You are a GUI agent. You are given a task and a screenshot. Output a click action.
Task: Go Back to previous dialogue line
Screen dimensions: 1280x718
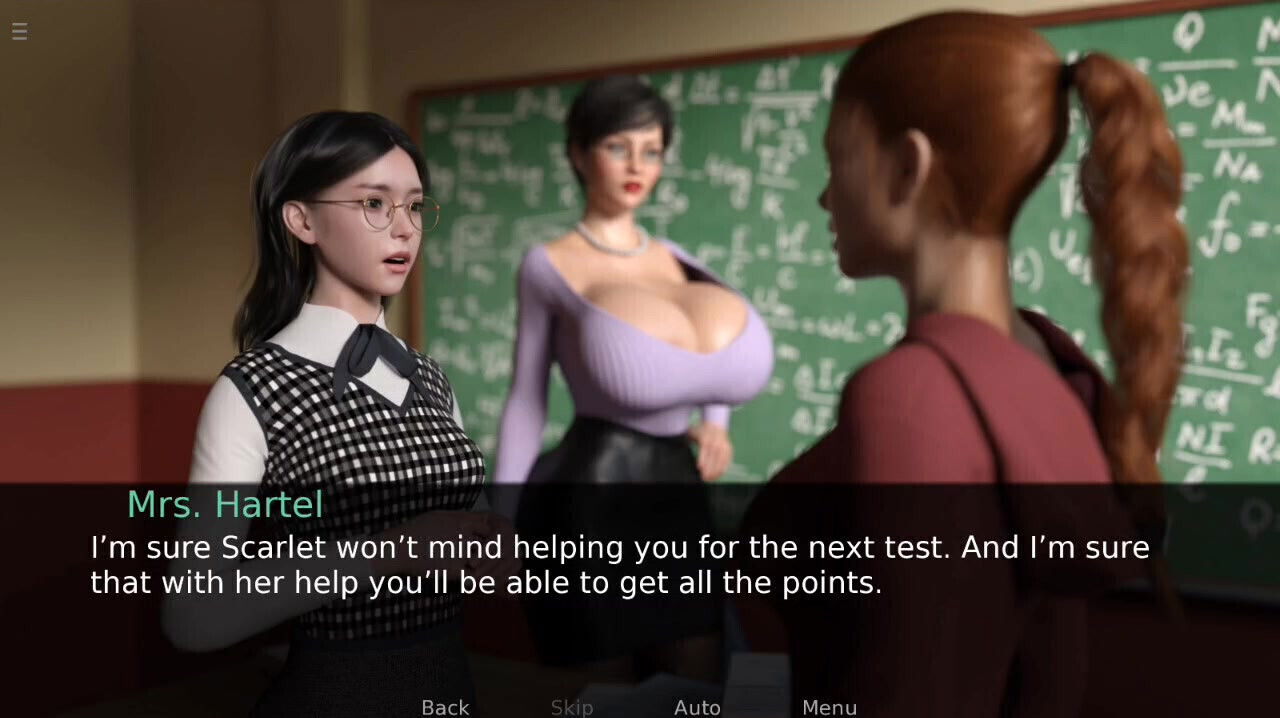(x=445, y=707)
